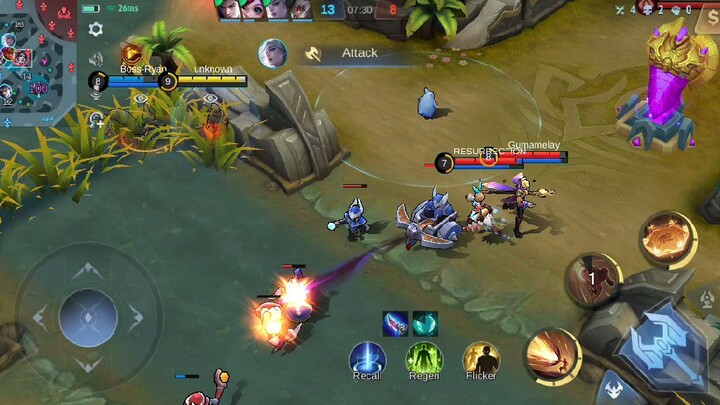Activate the Flicker battle spell

pos(481,358)
